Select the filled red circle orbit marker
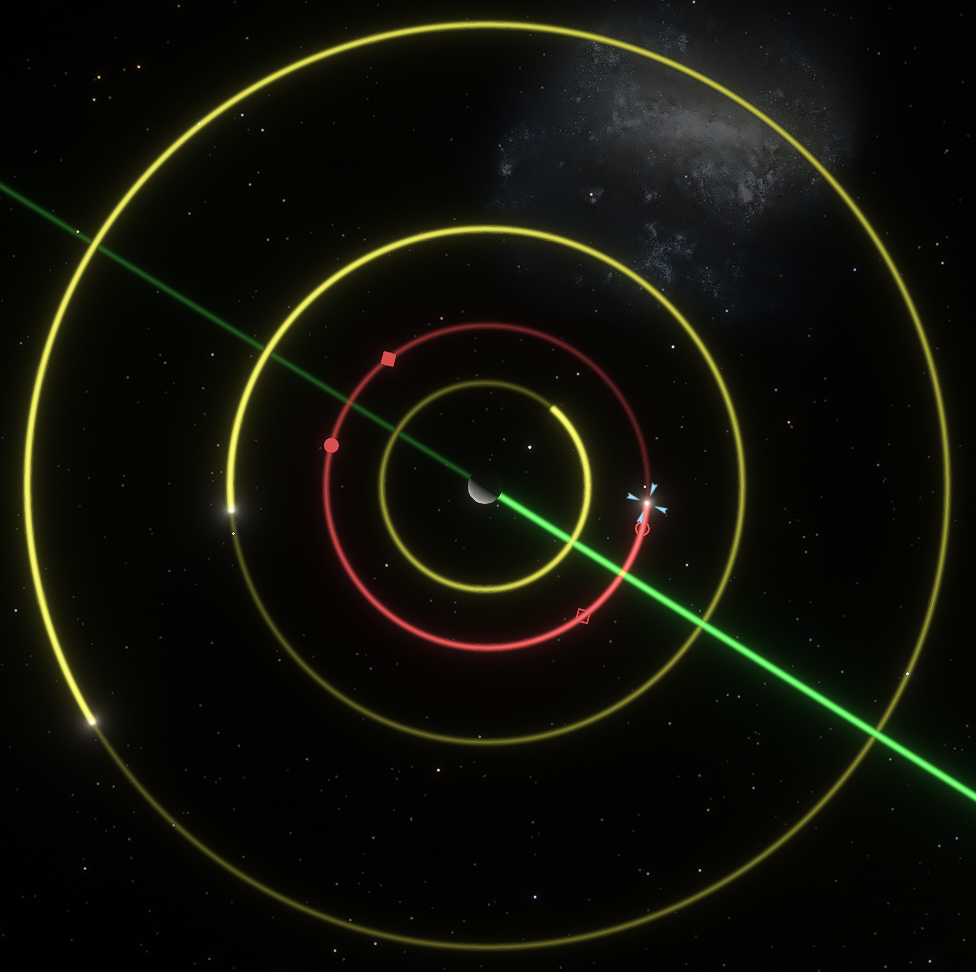This screenshot has height=972, width=976. 331,445
